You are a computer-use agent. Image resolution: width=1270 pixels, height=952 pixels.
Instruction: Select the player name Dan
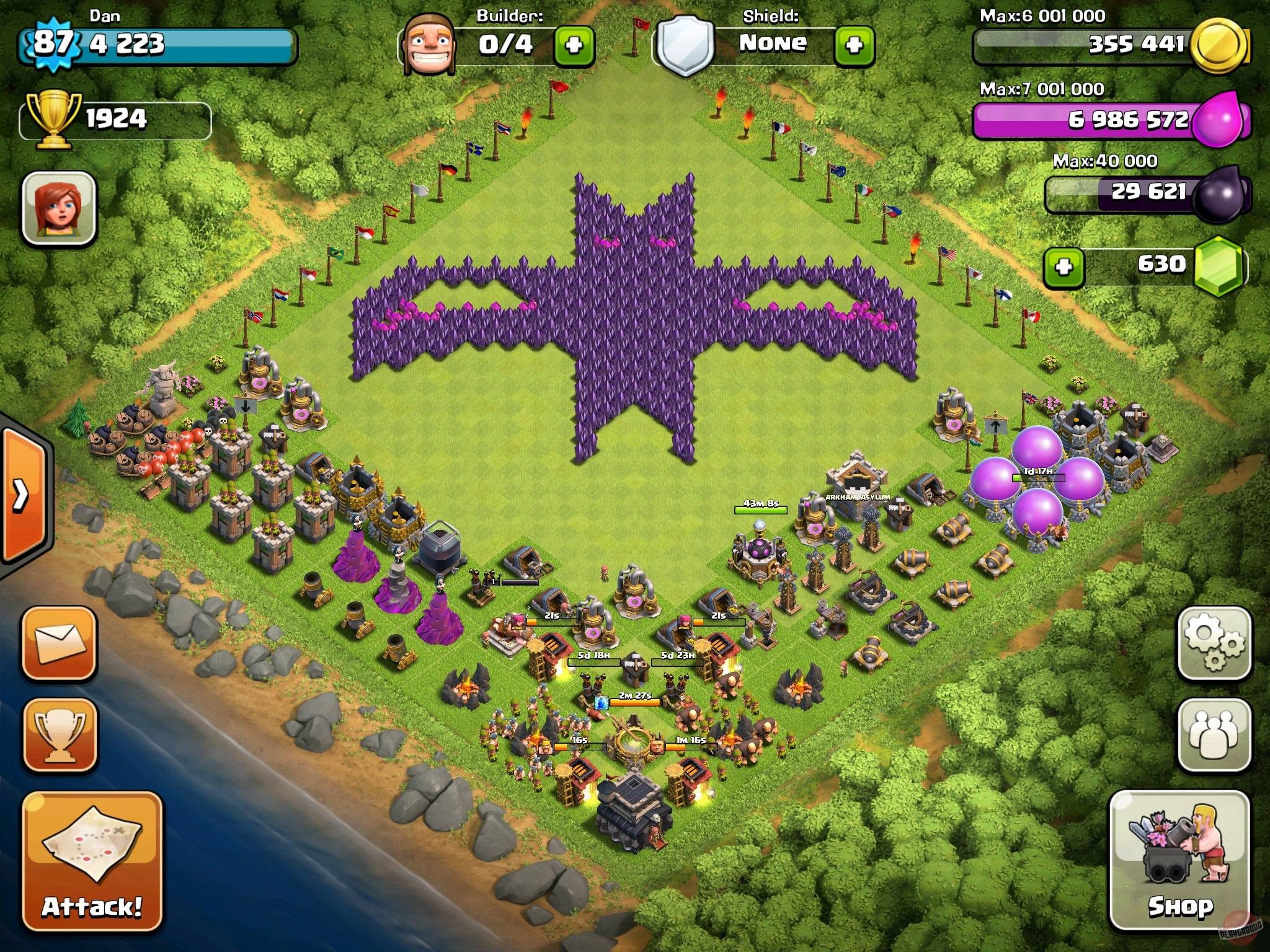coord(107,17)
